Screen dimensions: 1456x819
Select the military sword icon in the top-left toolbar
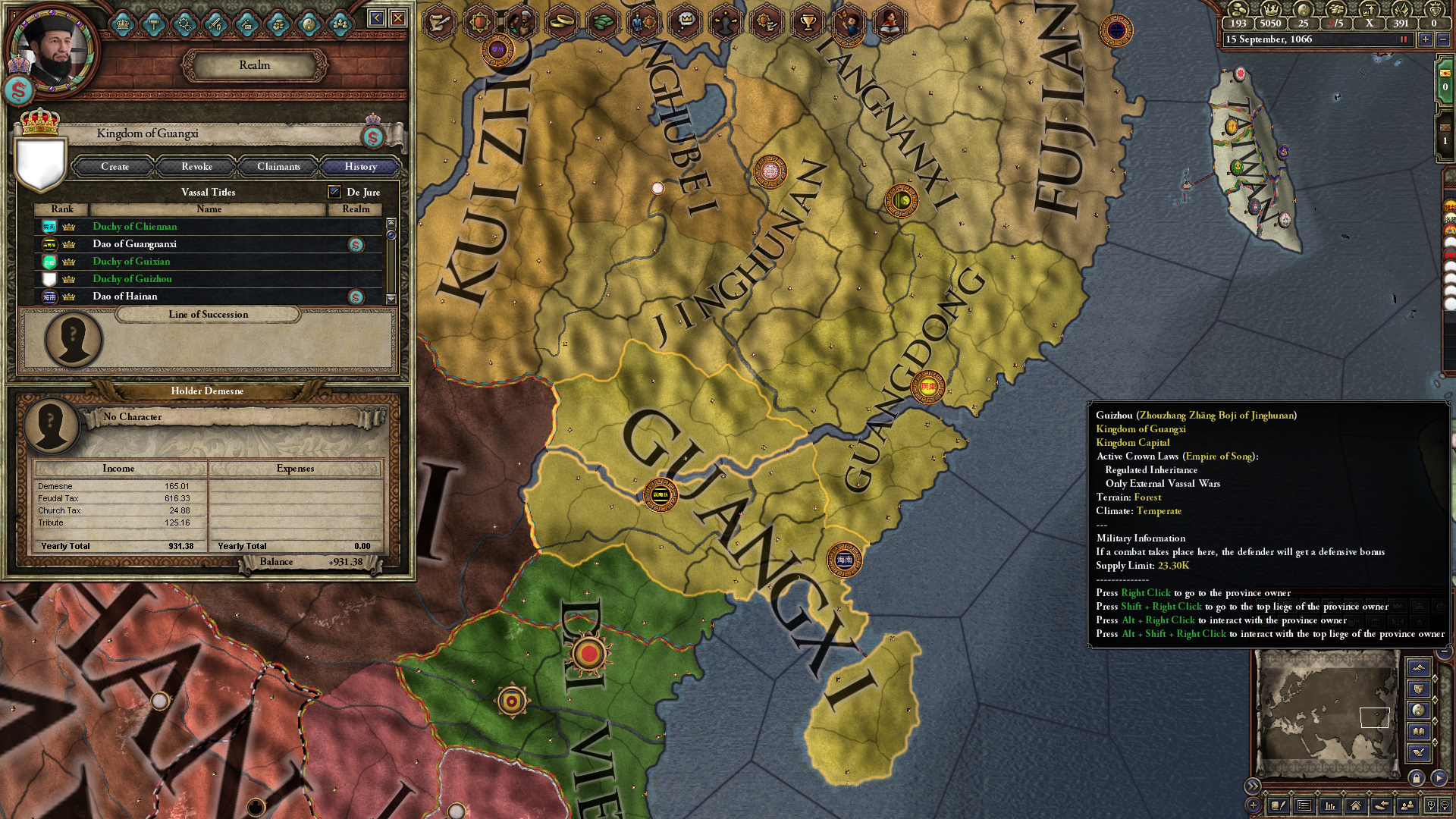click(x=216, y=24)
